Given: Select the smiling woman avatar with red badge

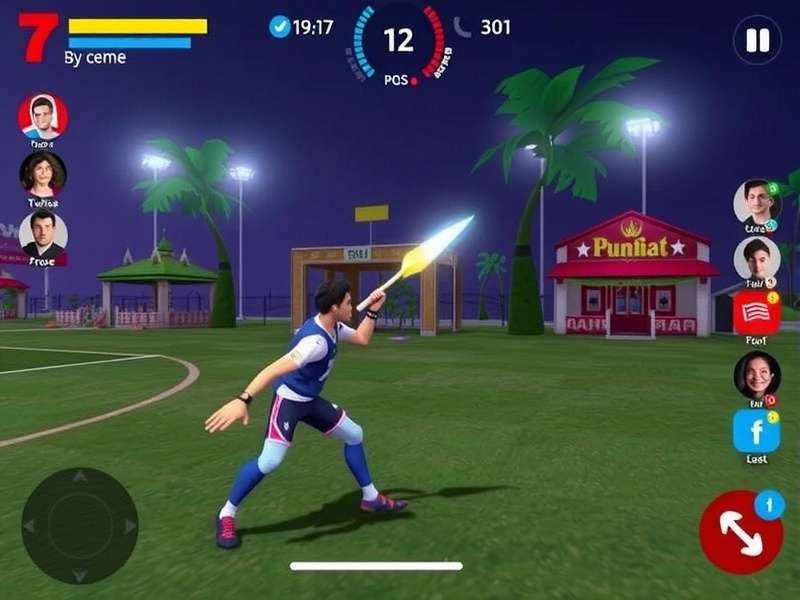Looking at the screenshot, I should [x=756, y=374].
